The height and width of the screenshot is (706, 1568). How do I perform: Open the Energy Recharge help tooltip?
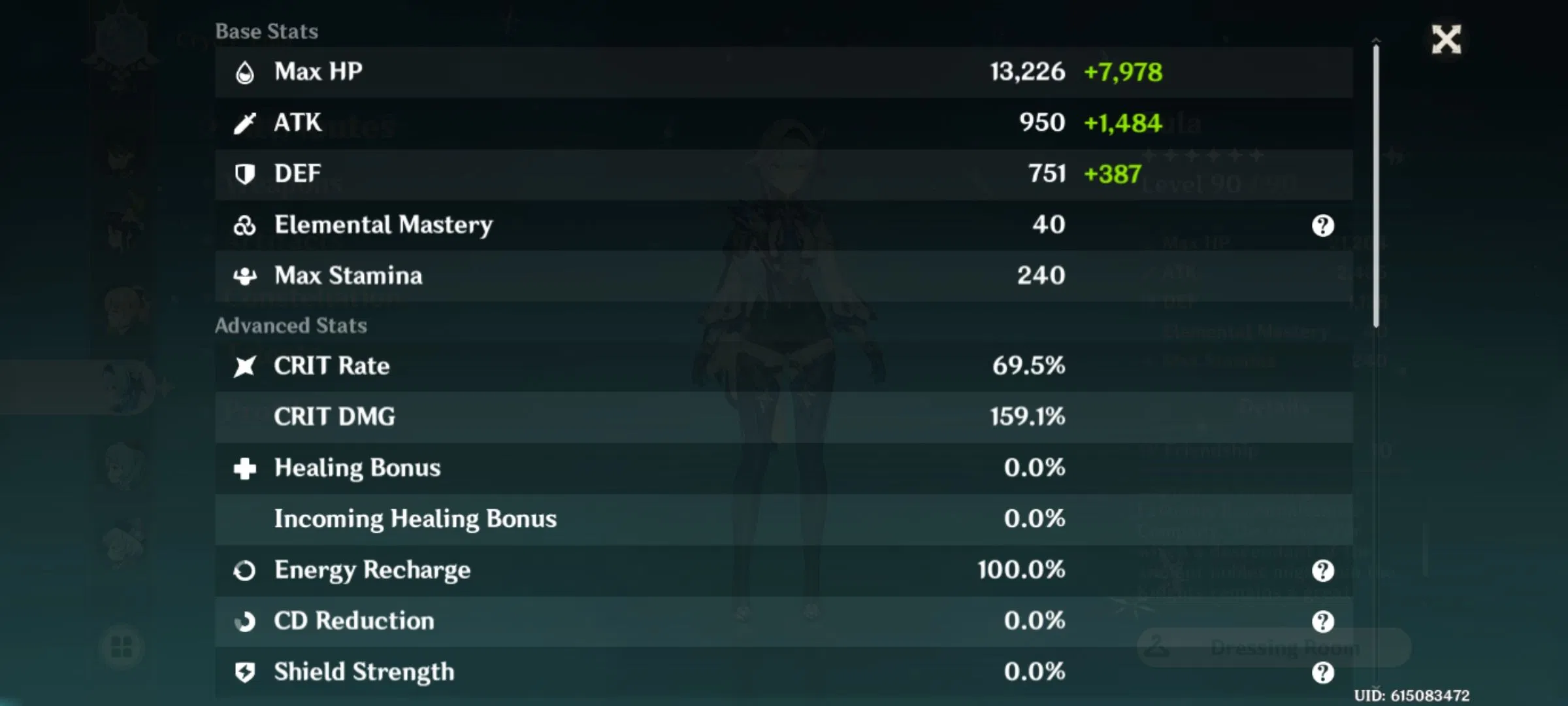1322,570
